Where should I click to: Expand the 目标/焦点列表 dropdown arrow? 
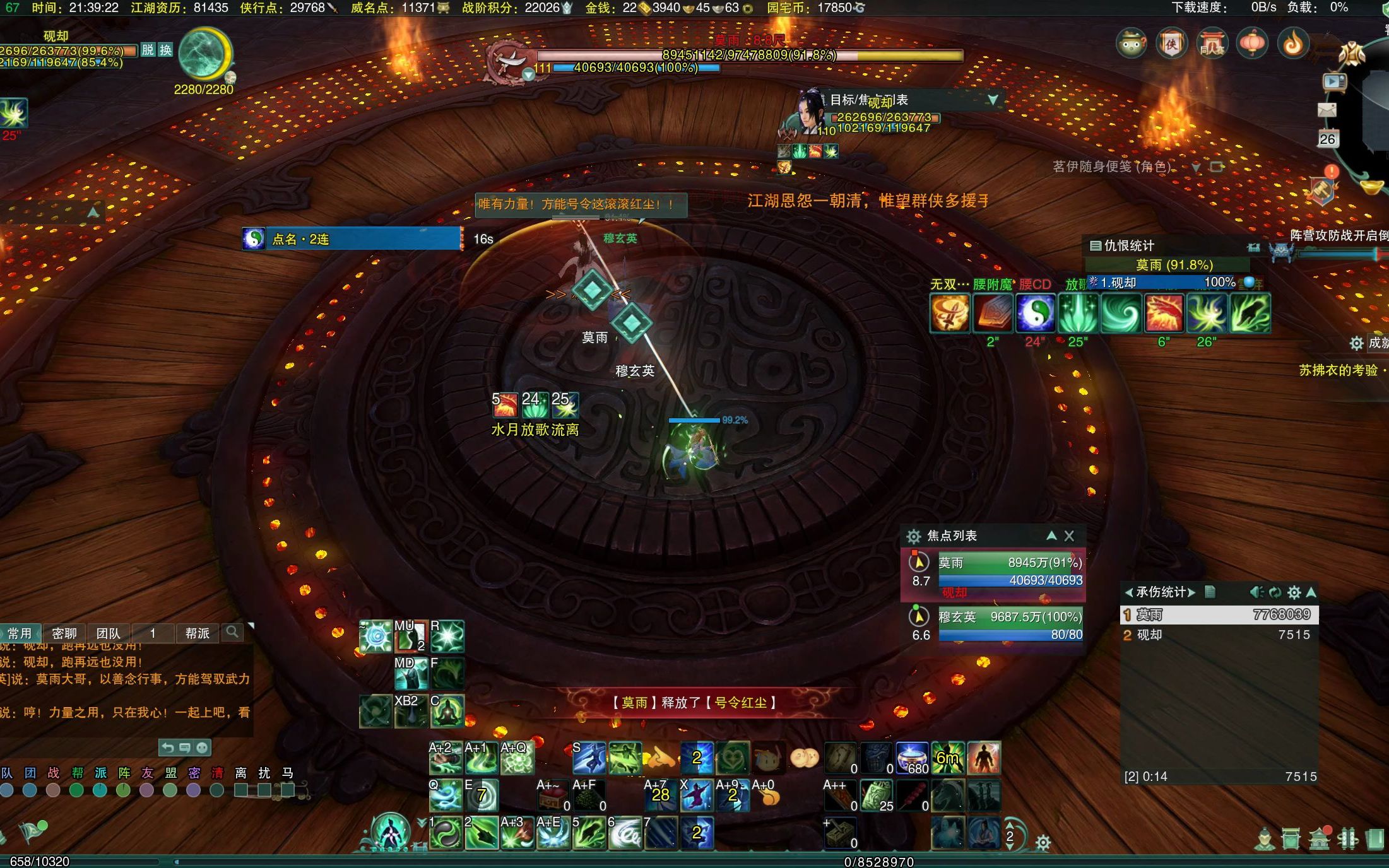(x=993, y=100)
